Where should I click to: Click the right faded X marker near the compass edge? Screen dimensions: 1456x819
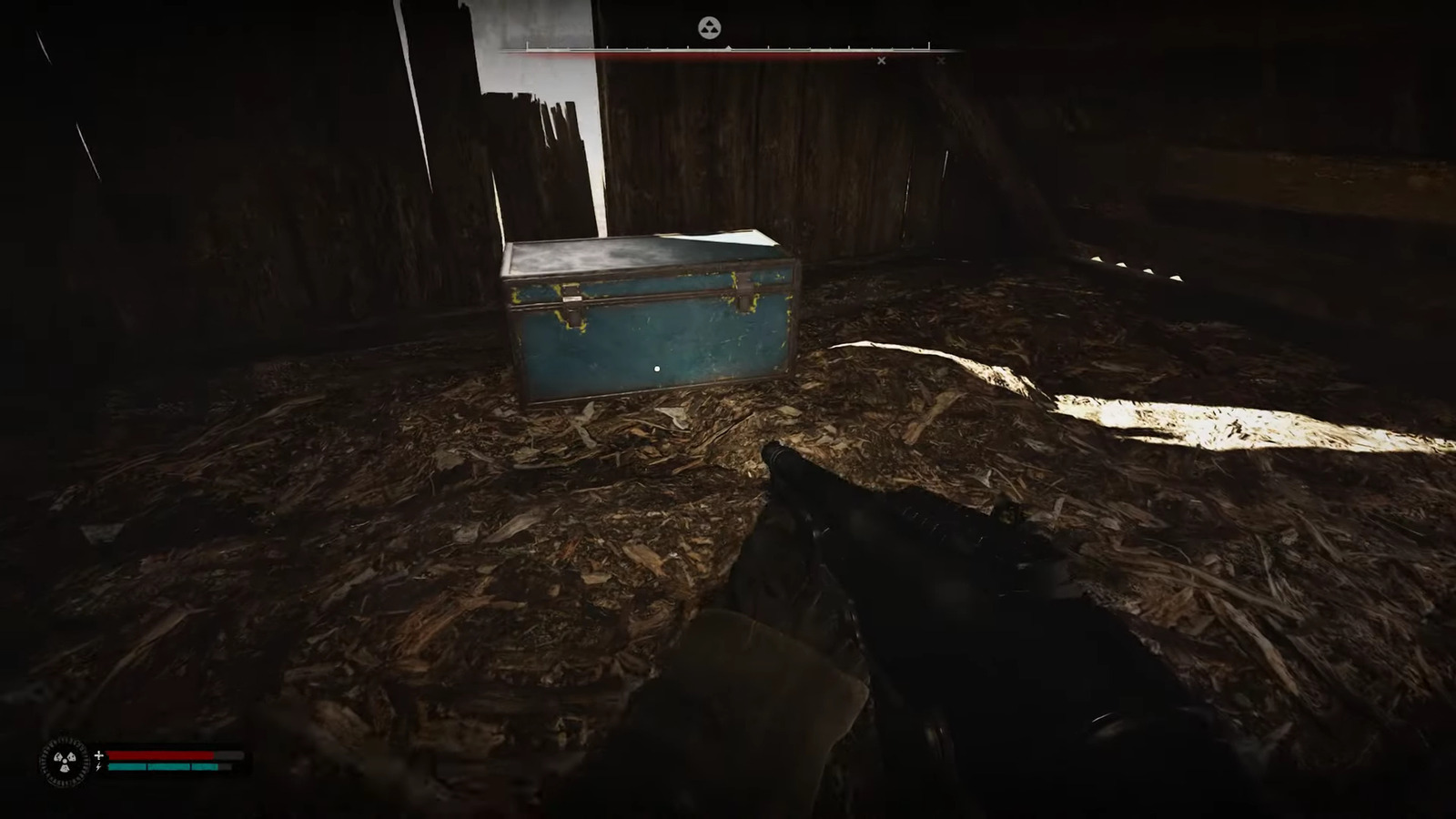tap(941, 61)
